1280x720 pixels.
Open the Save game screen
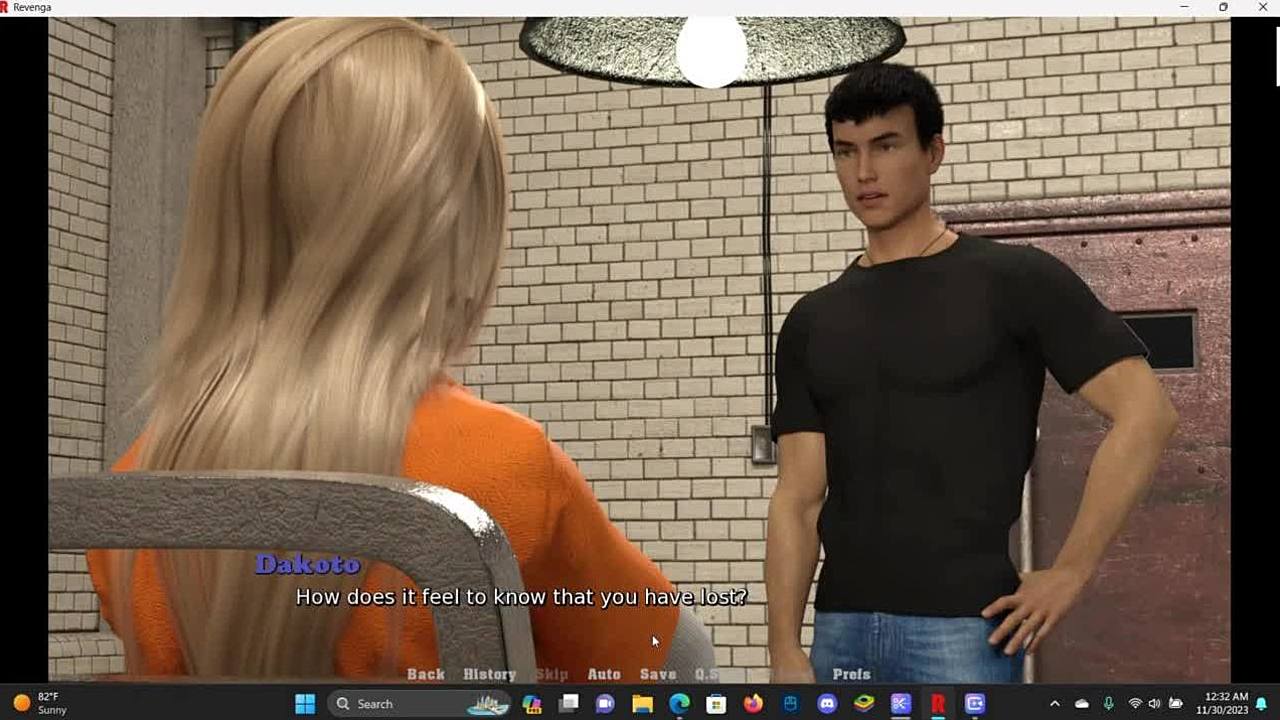coord(658,674)
